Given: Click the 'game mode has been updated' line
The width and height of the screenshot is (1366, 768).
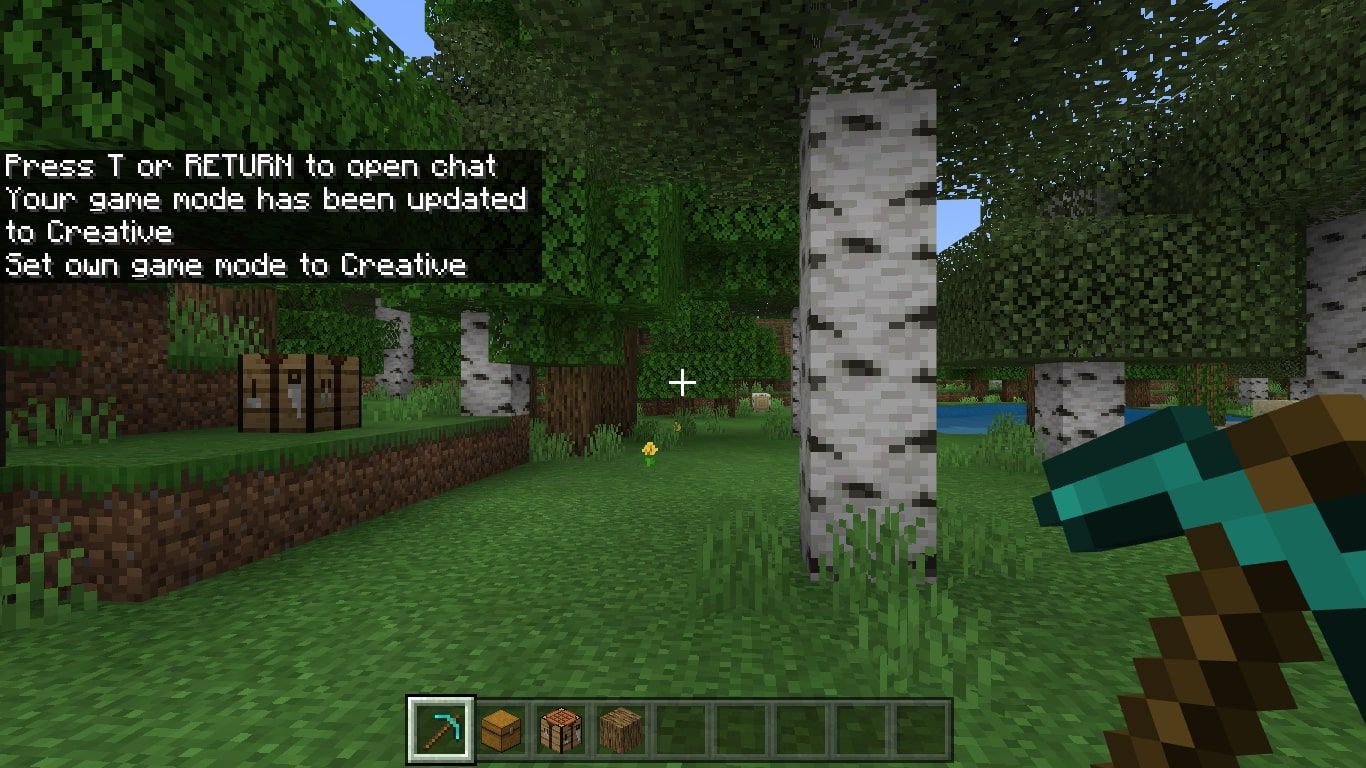Looking at the screenshot, I should coord(265,199).
